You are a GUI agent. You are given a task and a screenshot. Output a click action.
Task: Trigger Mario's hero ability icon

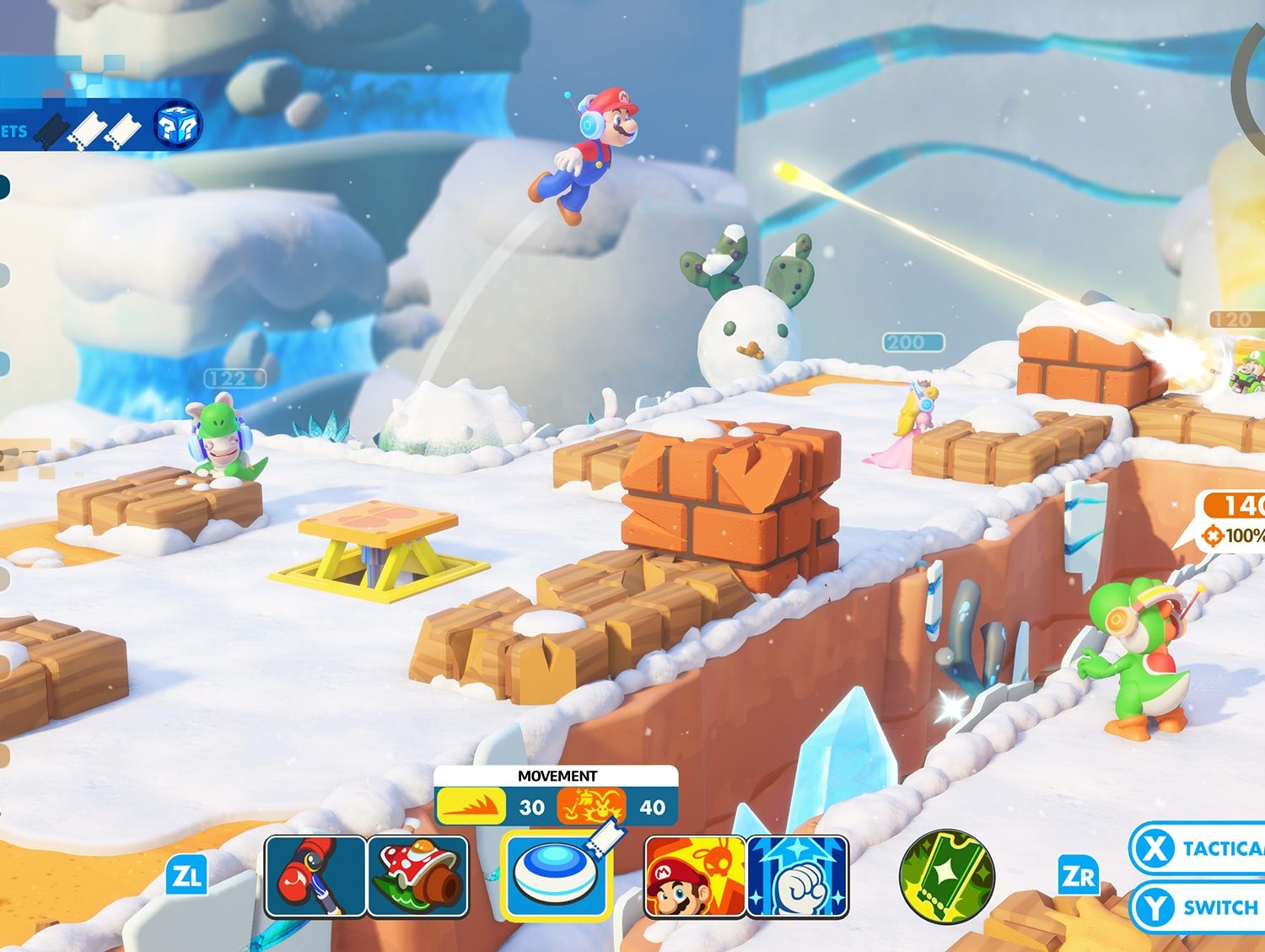(x=694, y=876)
